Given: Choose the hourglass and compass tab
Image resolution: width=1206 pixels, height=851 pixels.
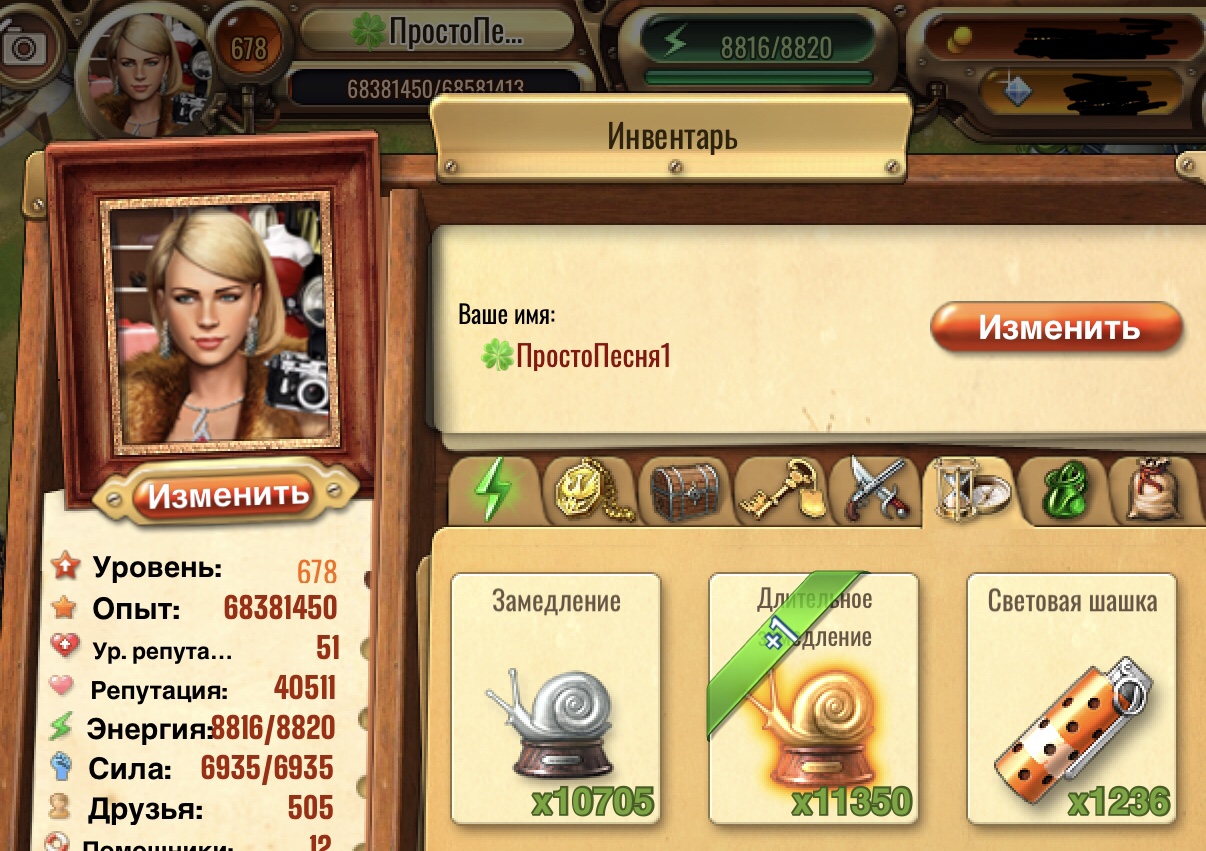Looking at the screenshot, I should coord(971,491).
